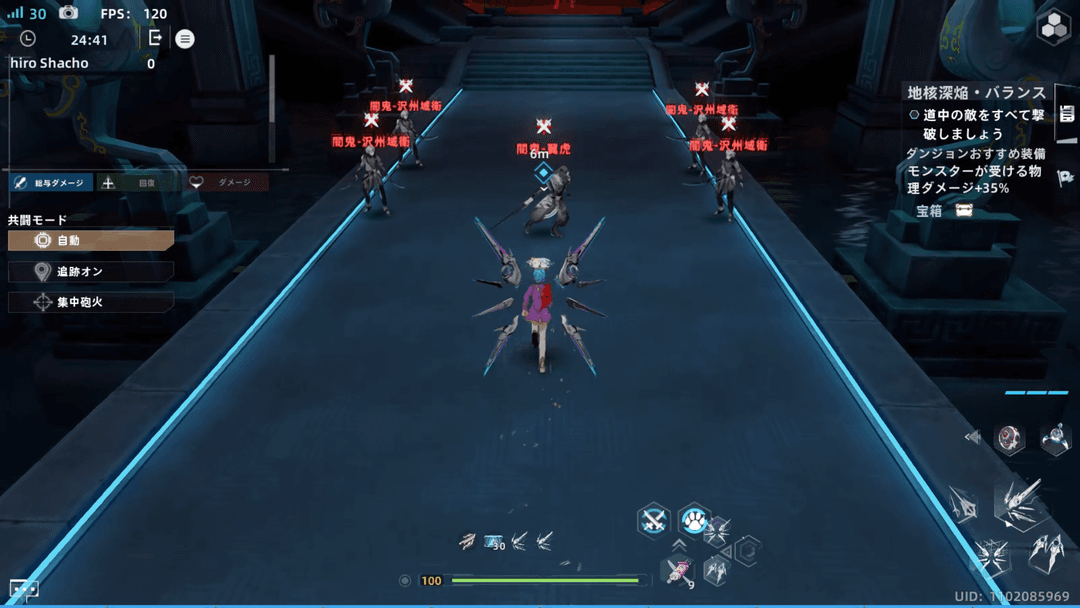This screenshot has height=608, width=1080.
Task: Select the flag side tab
Action: (x=1067, y=177)
